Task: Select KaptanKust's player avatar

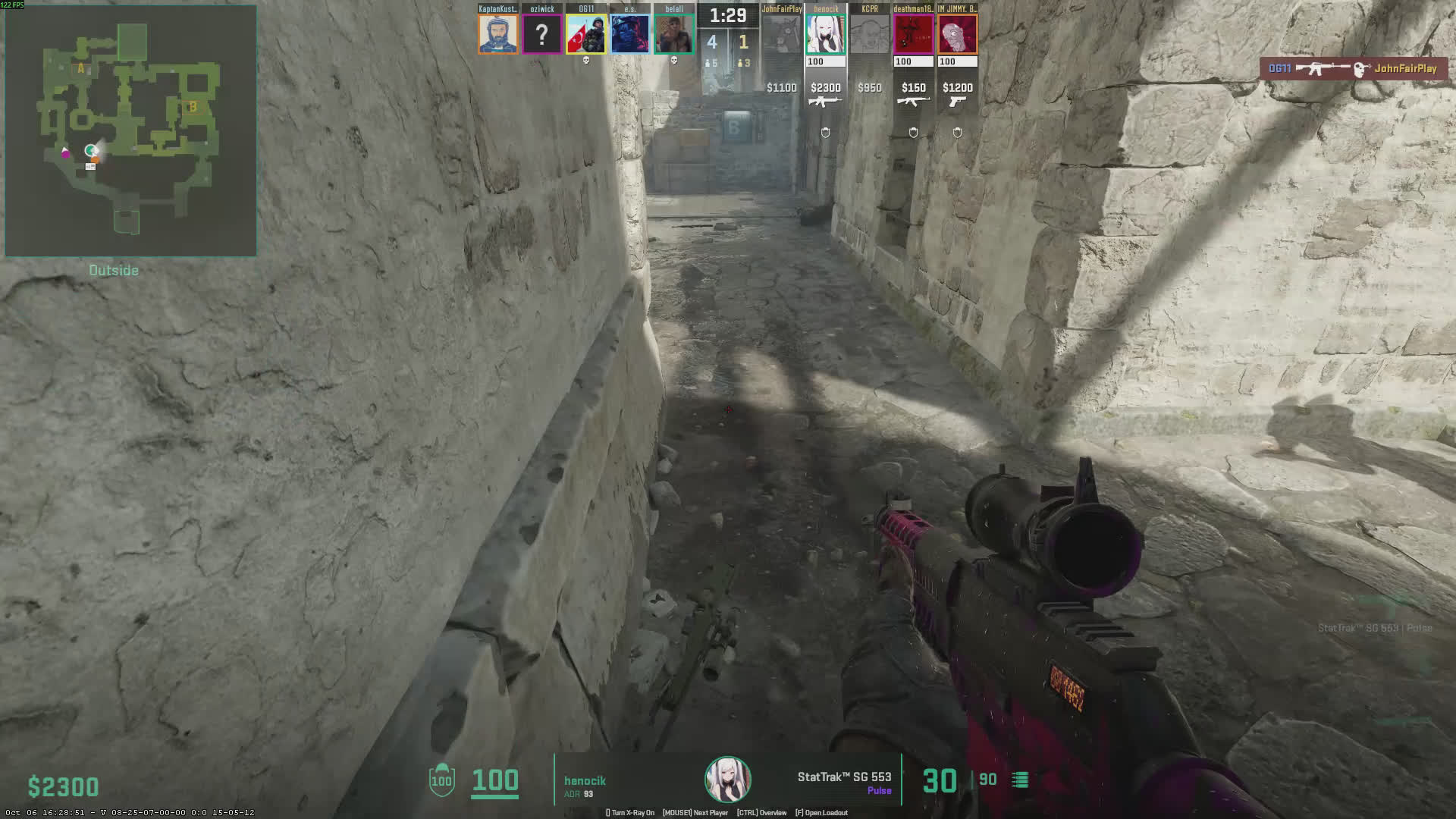Action: (x=498, y=34)
